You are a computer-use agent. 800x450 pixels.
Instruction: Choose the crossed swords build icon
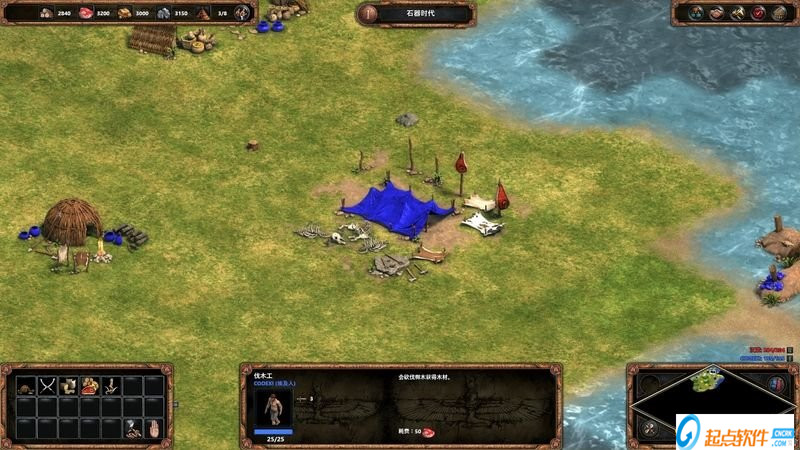[x=49, y=384]
